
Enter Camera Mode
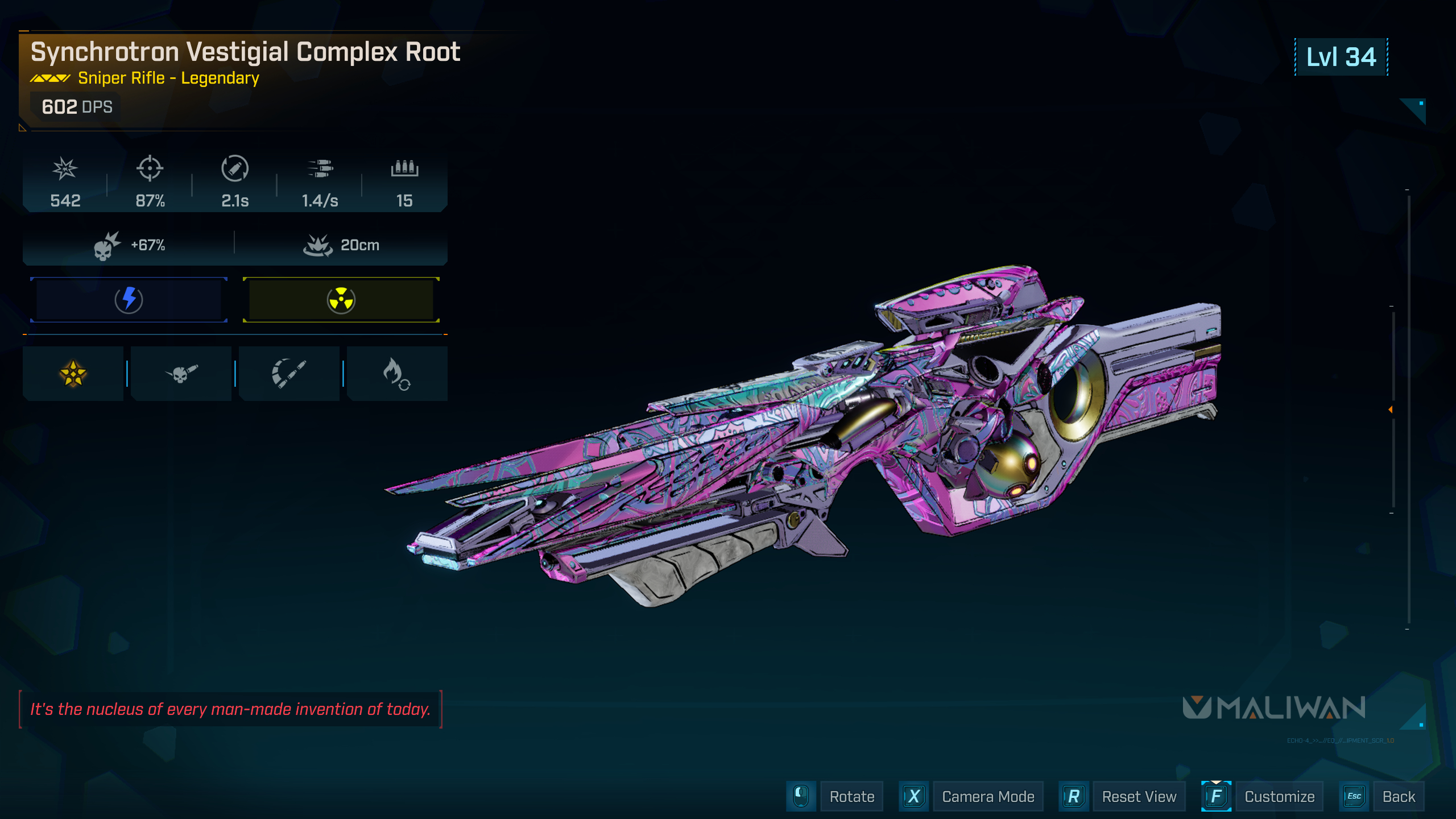987,796
